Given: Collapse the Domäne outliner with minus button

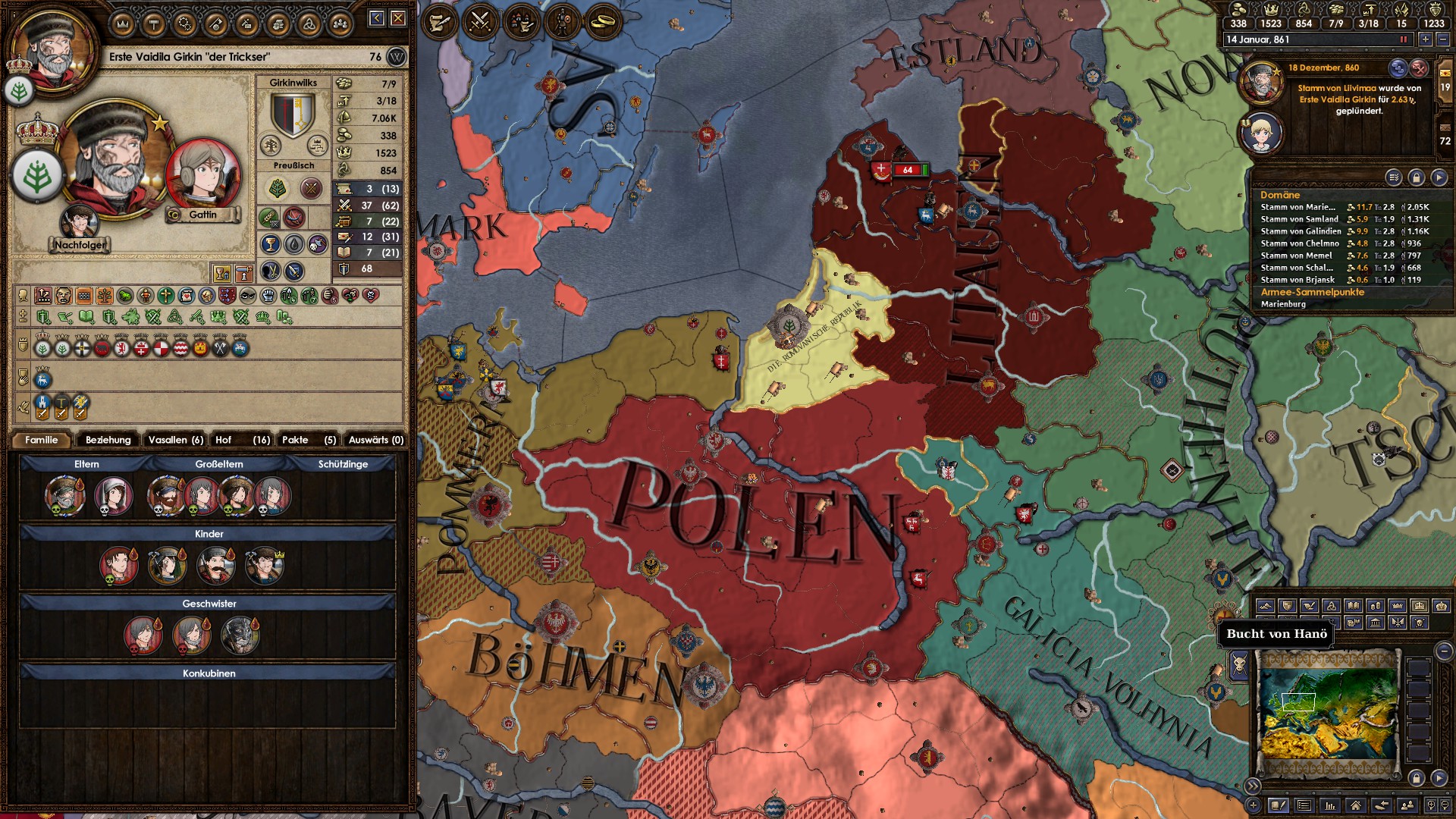Looking at the screenshot, I should tap(1445, 651).
